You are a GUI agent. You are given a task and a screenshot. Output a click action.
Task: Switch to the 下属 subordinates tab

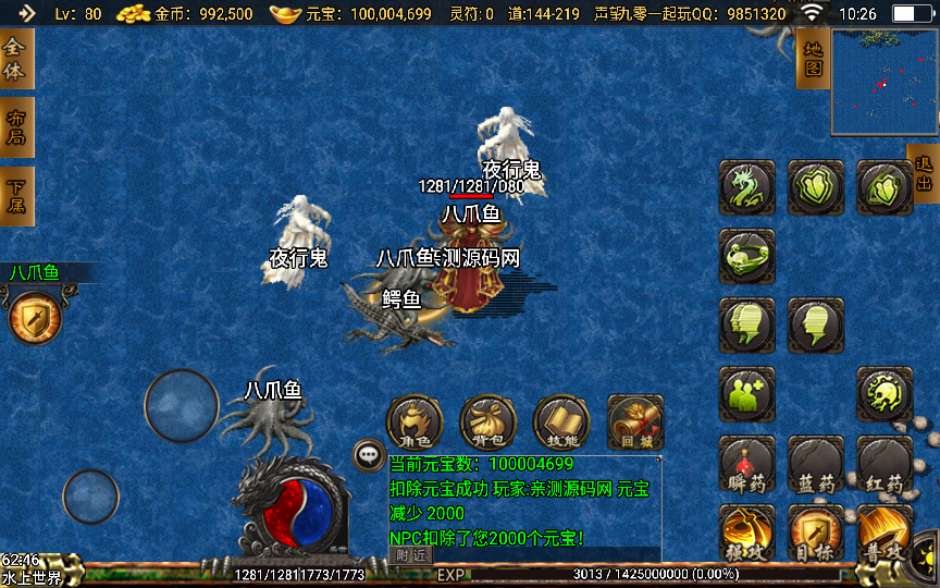pos(15,196)
